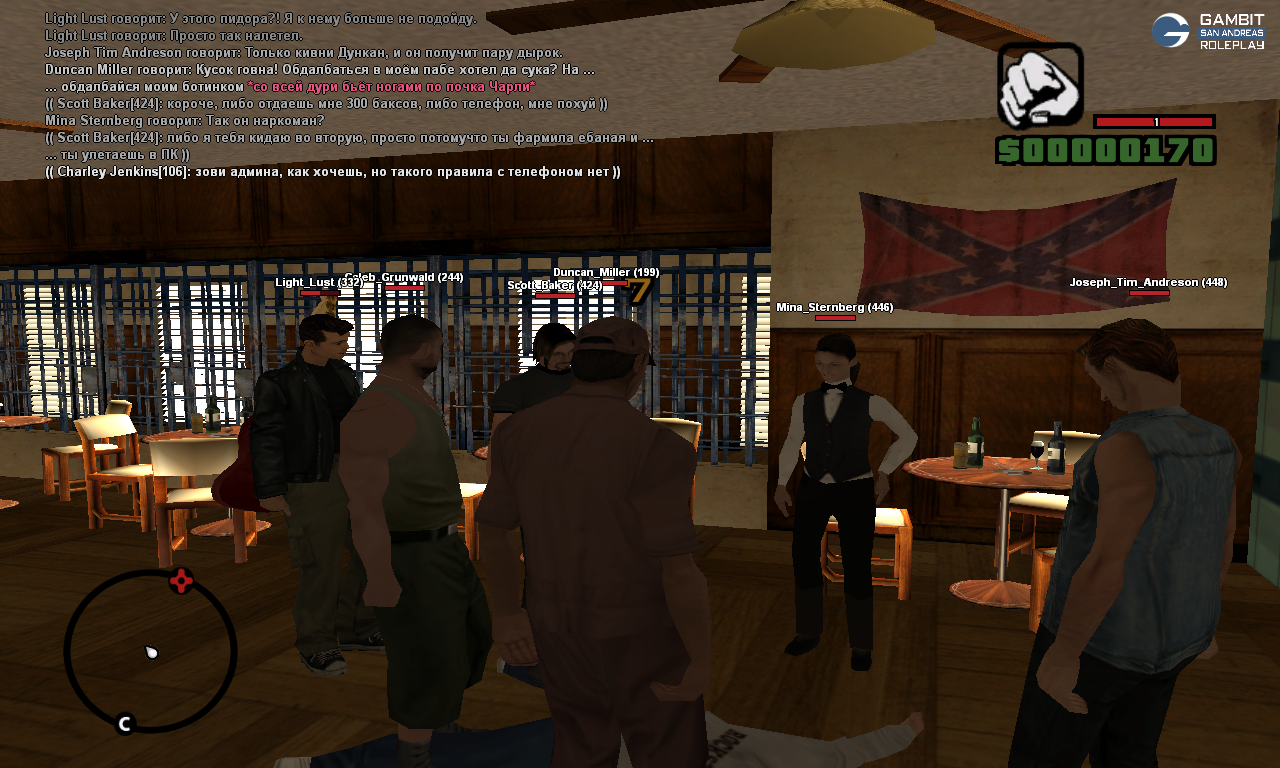
Task: Click the Gambit San Andreas Roleplay logo
Action: (1207, 31)
